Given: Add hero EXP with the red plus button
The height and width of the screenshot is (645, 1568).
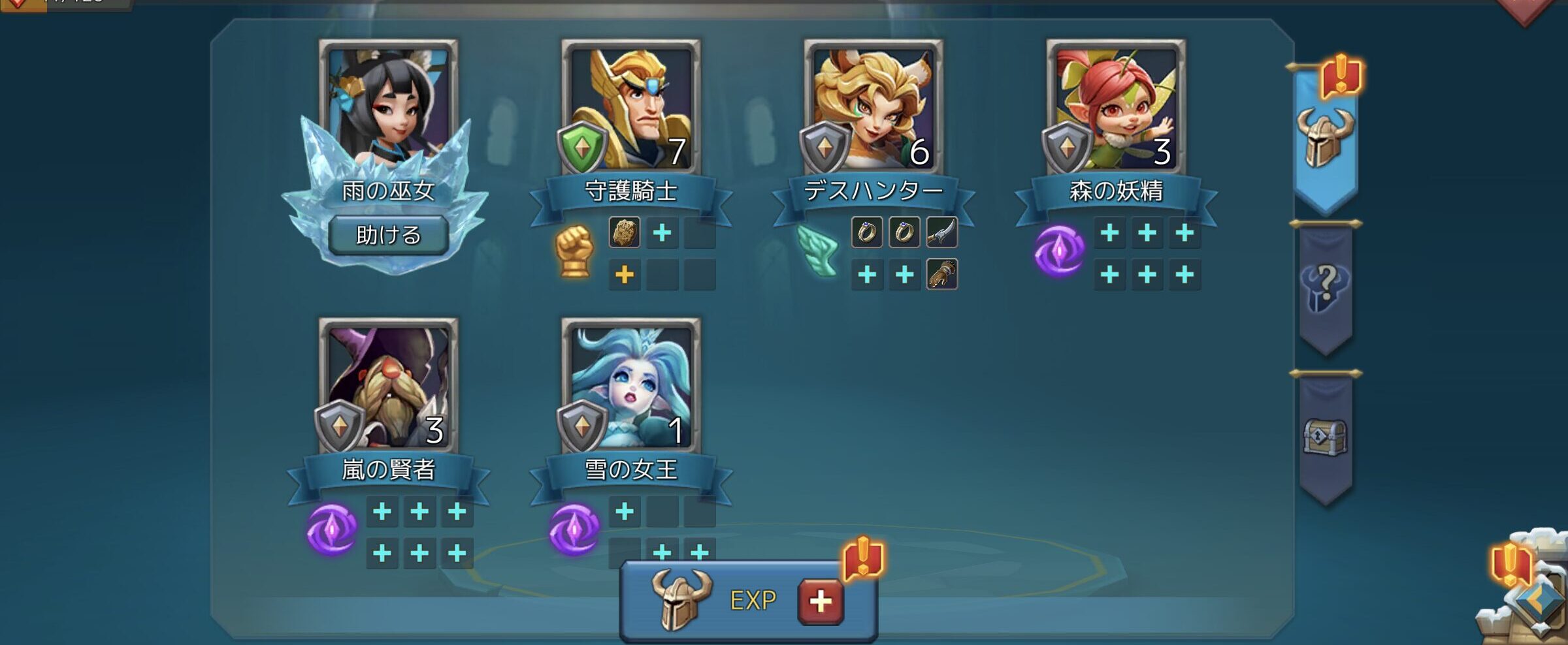Looking at the screenshot, I should [x=821, y=601].
